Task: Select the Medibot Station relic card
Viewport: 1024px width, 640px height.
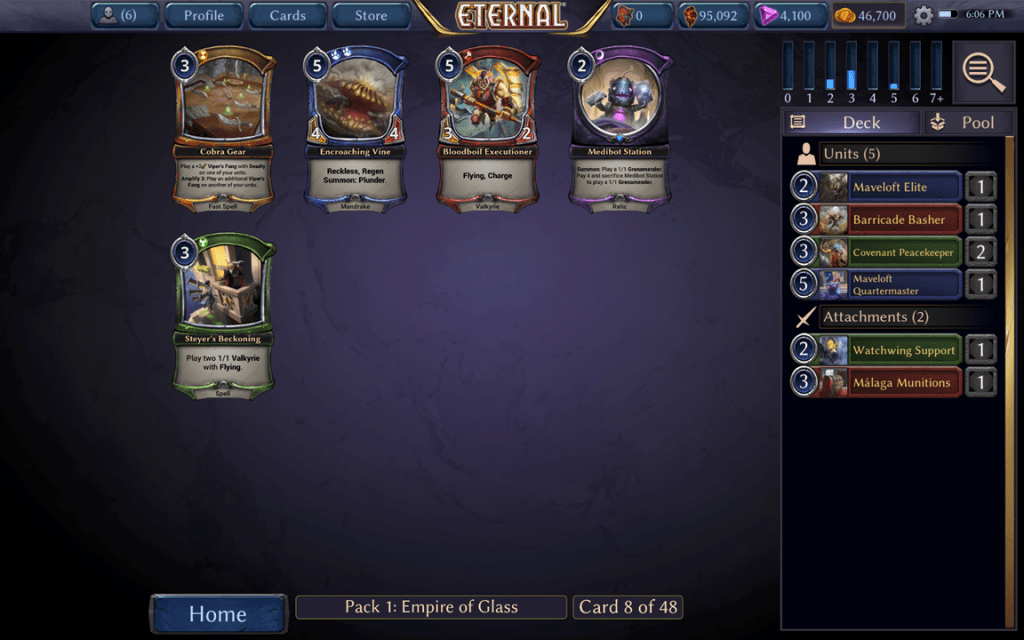Action: pos(618,126)
